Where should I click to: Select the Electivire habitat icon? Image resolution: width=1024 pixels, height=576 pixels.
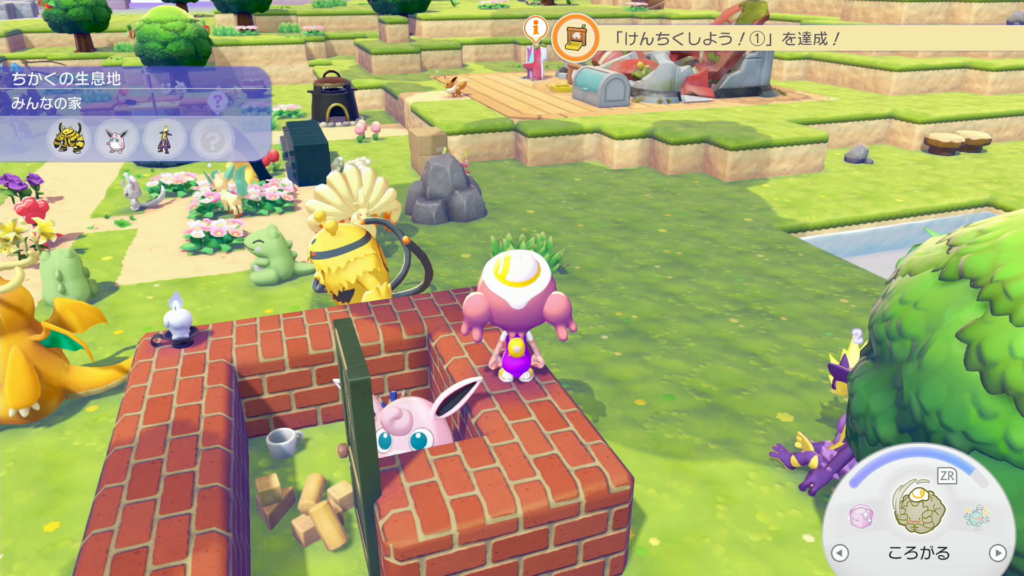[69, 140]
